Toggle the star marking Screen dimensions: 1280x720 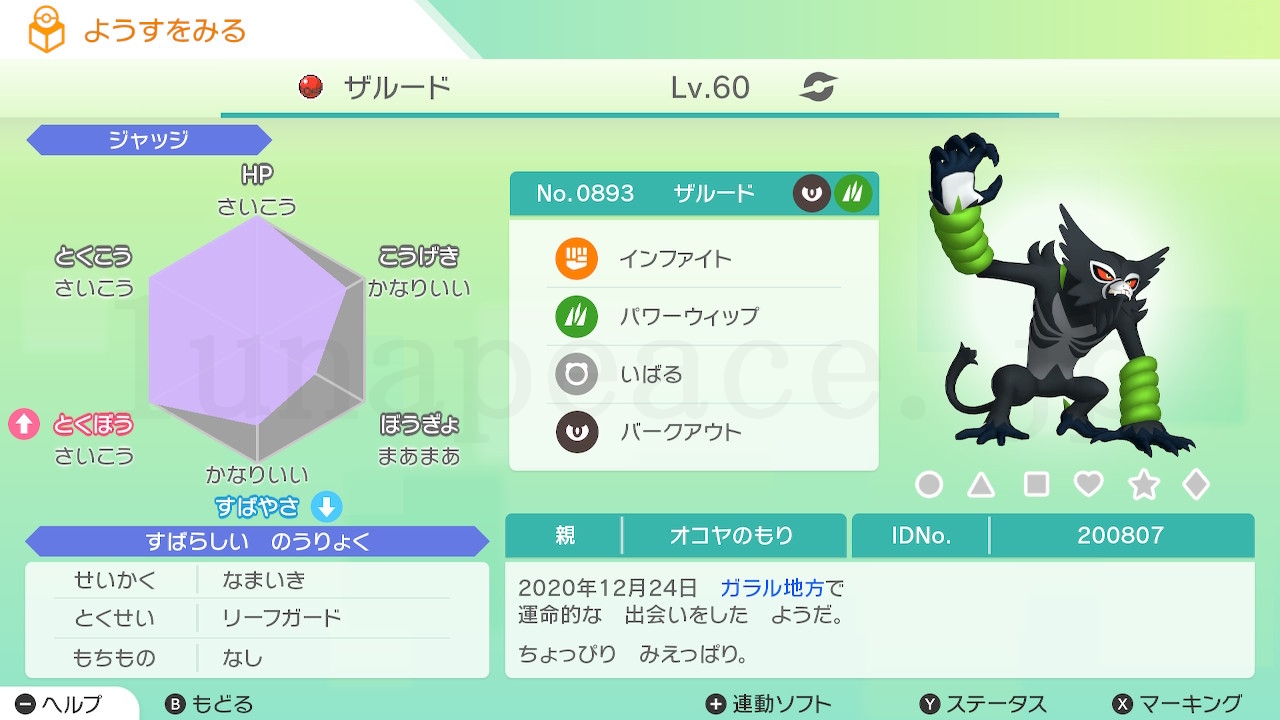pos(1143,485)
